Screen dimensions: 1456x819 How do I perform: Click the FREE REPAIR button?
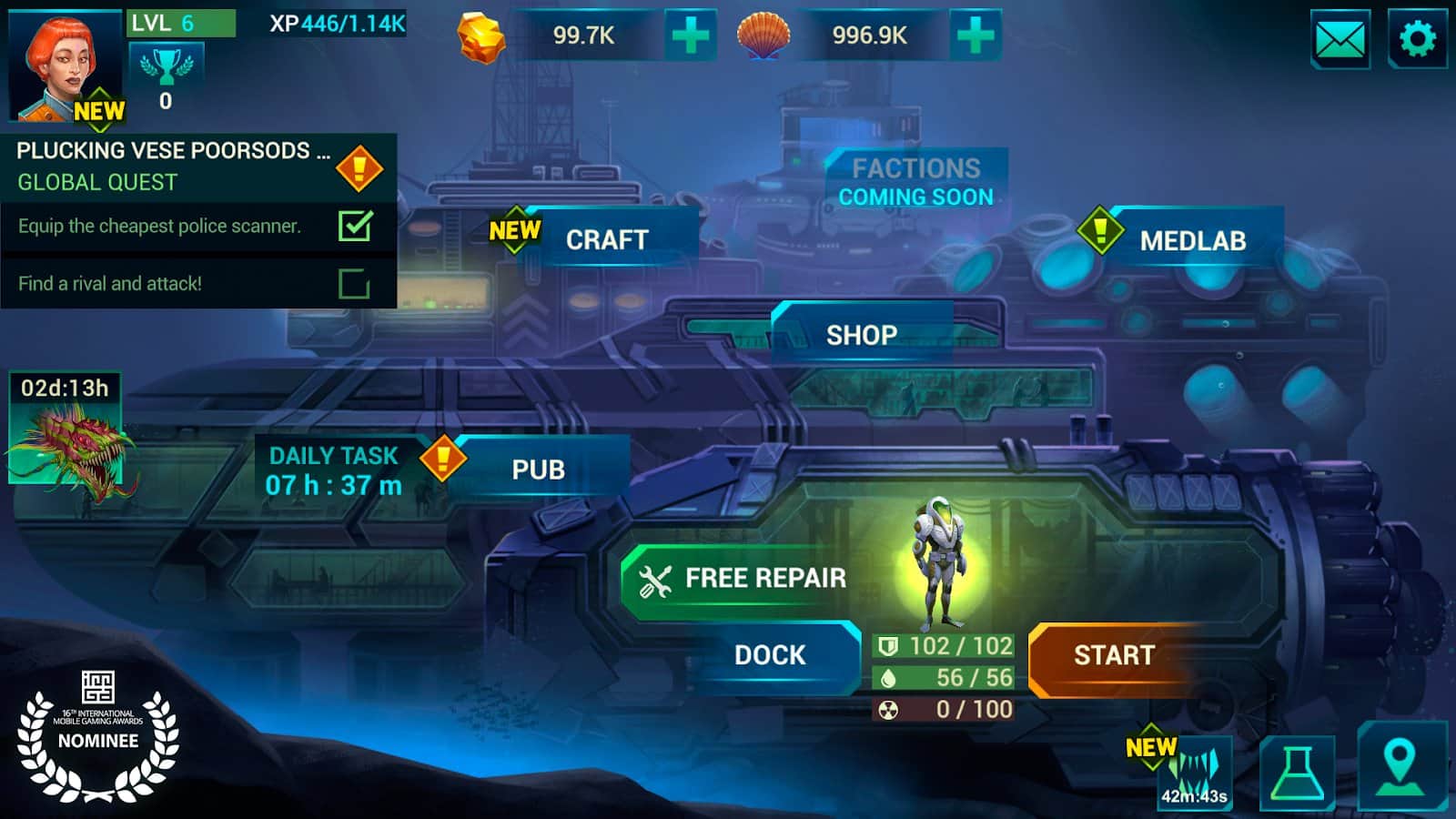tap(742, 577)
